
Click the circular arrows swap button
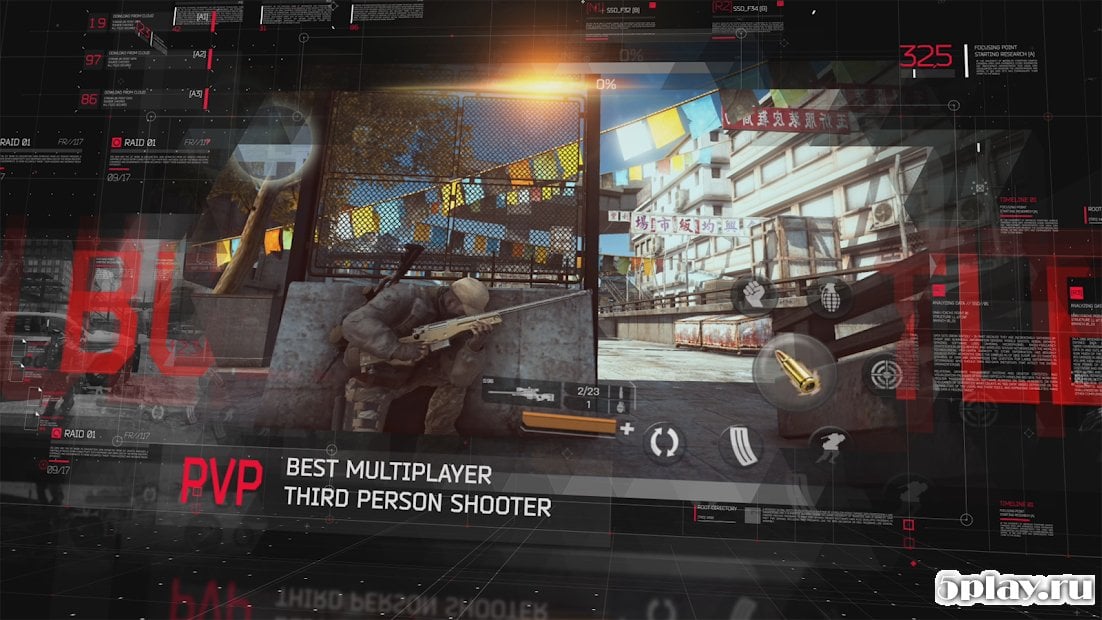point(662,443)
